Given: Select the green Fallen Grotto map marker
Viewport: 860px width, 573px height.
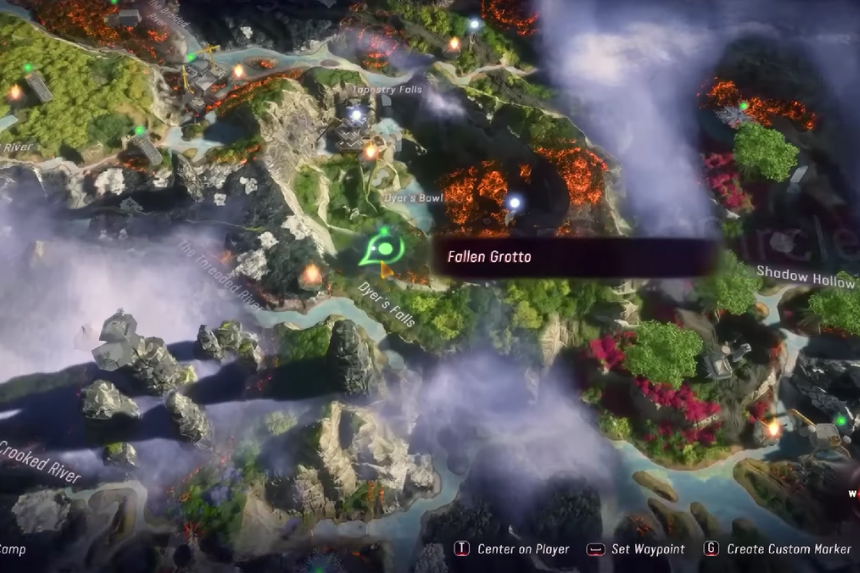Looking at the screenshot, I should 381,246.
